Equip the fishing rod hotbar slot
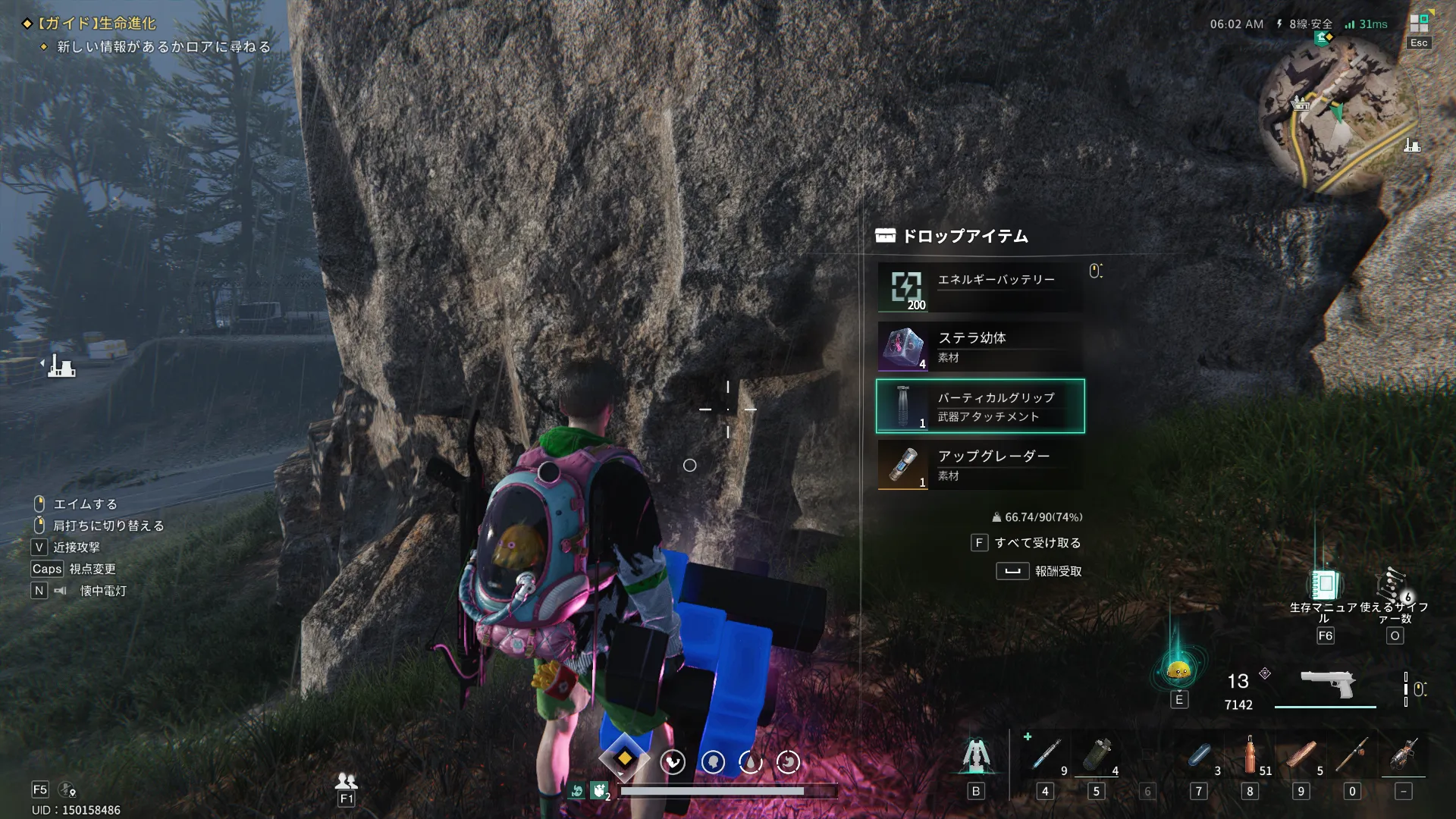The height and width of the screenshot is (819, 1456). pyautogui.click(x=1352, y=755)
